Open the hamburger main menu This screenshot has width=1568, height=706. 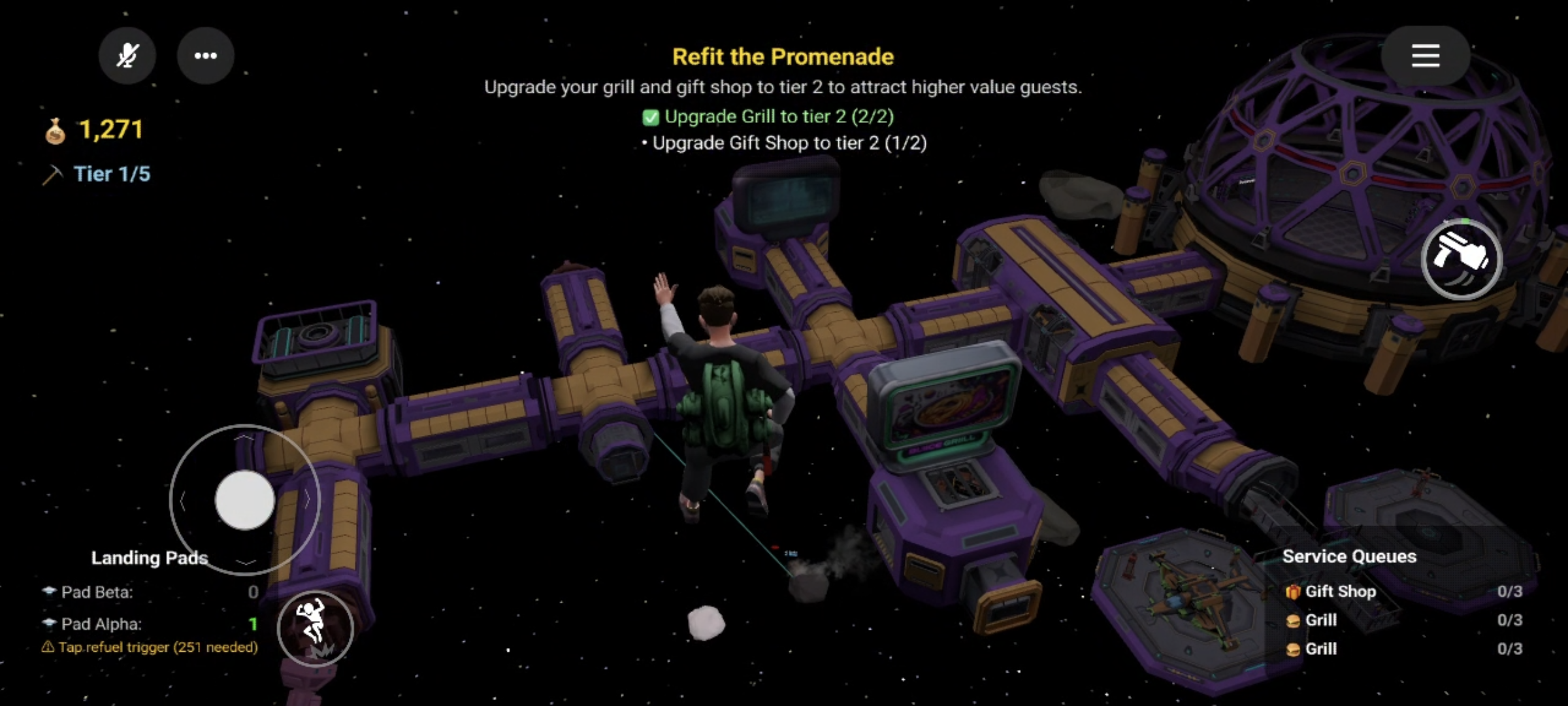click(x=1425, y=56)
